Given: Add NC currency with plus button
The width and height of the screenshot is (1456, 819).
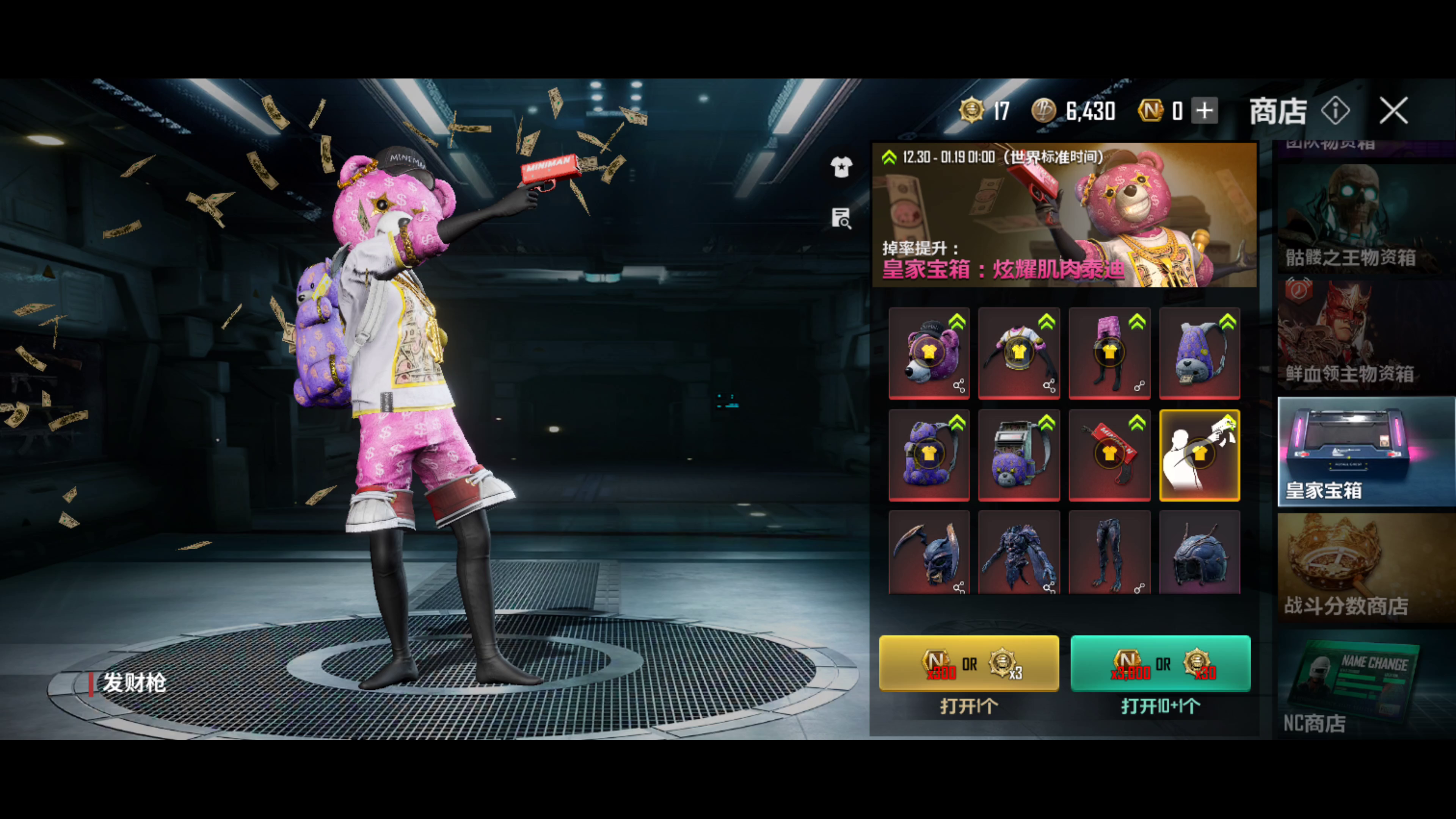Looking at the screenshot, I should point(1205,110).
